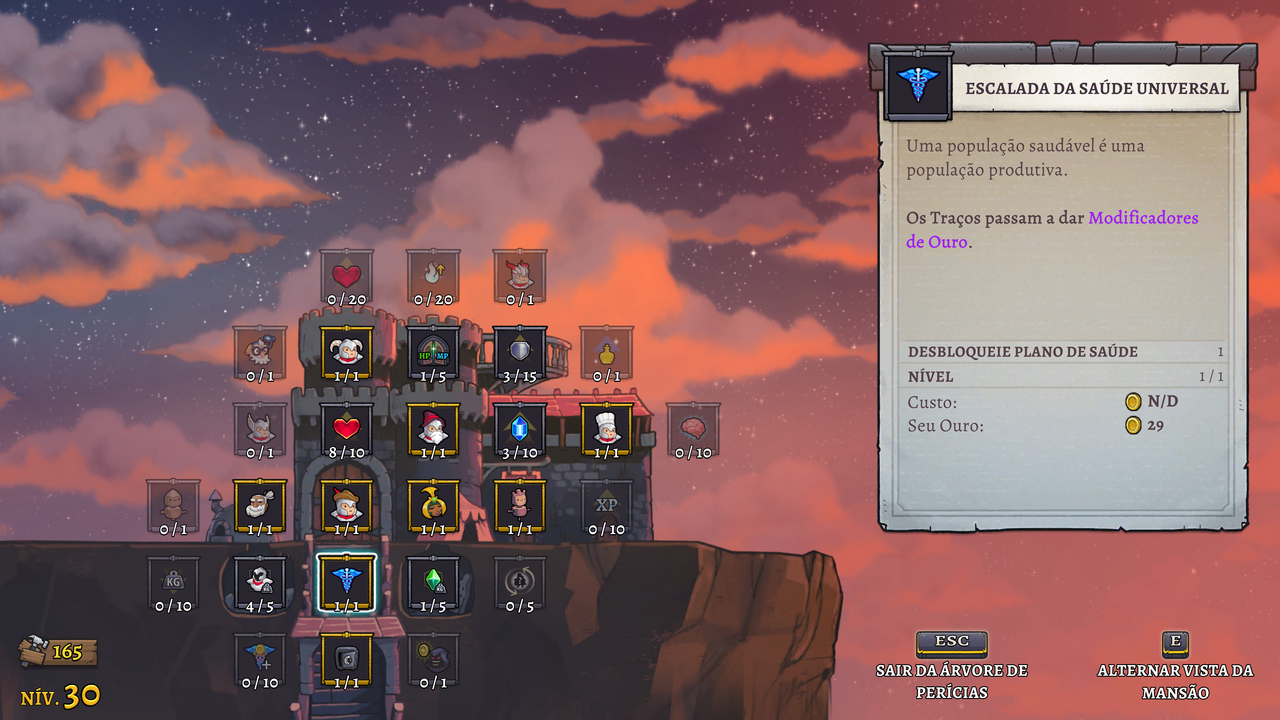The height and width of the screenshot is (720, 1280).
Task: Choose the HP MP gate skill
Action: click(433, 351)
